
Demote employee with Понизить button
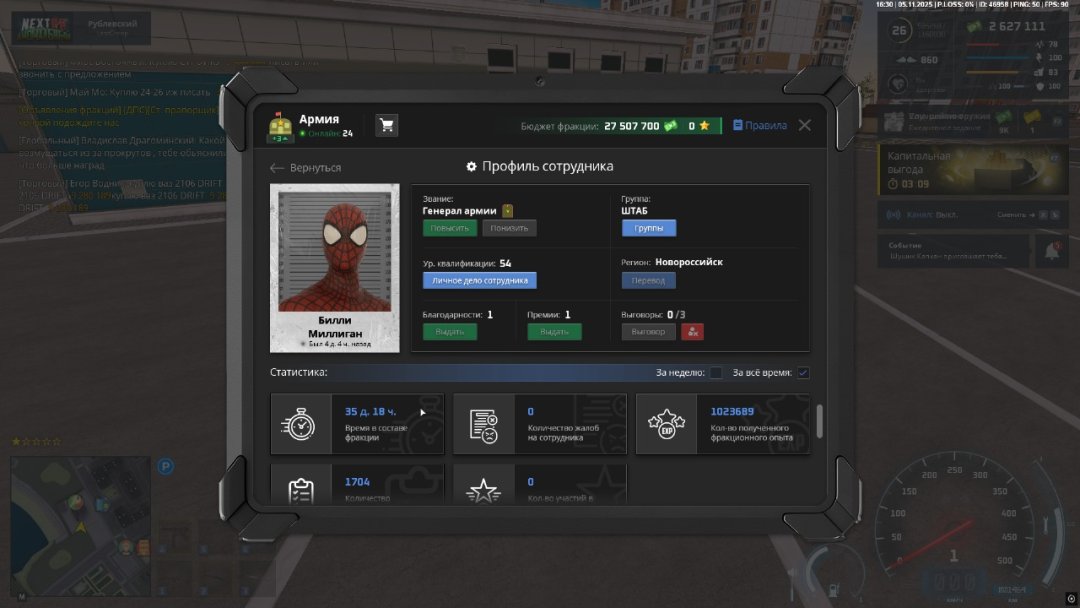509,228
